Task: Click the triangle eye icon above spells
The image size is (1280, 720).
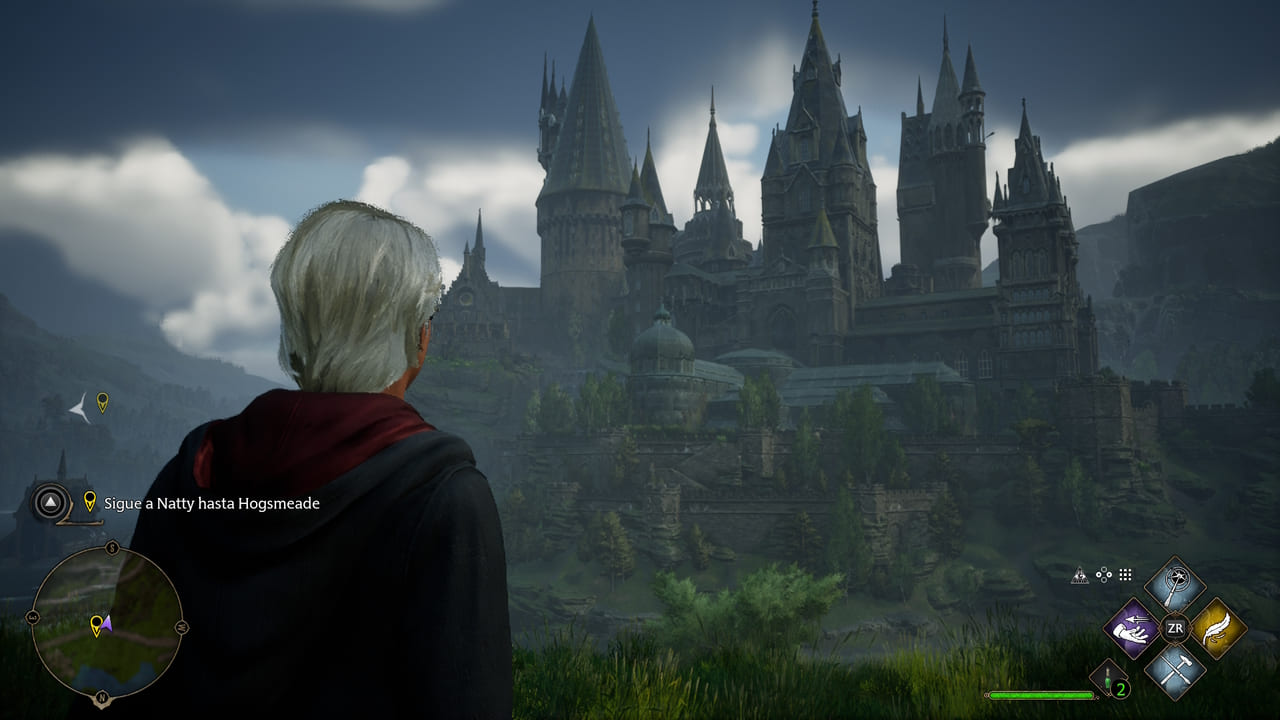Action: coord(1080,575)
